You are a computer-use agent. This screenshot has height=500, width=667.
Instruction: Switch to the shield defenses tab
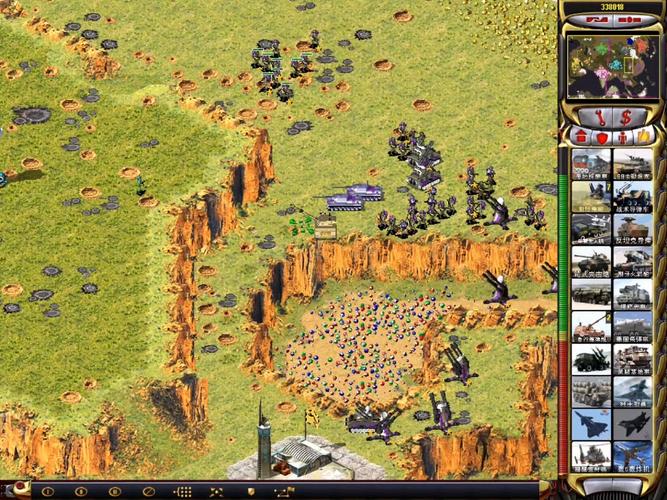click(x=601, y=135)
